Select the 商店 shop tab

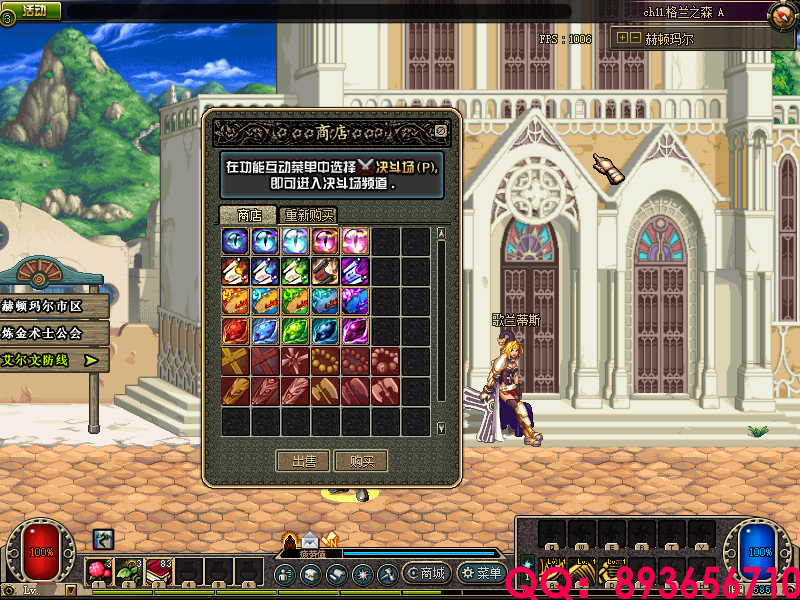tap(248, 215)
